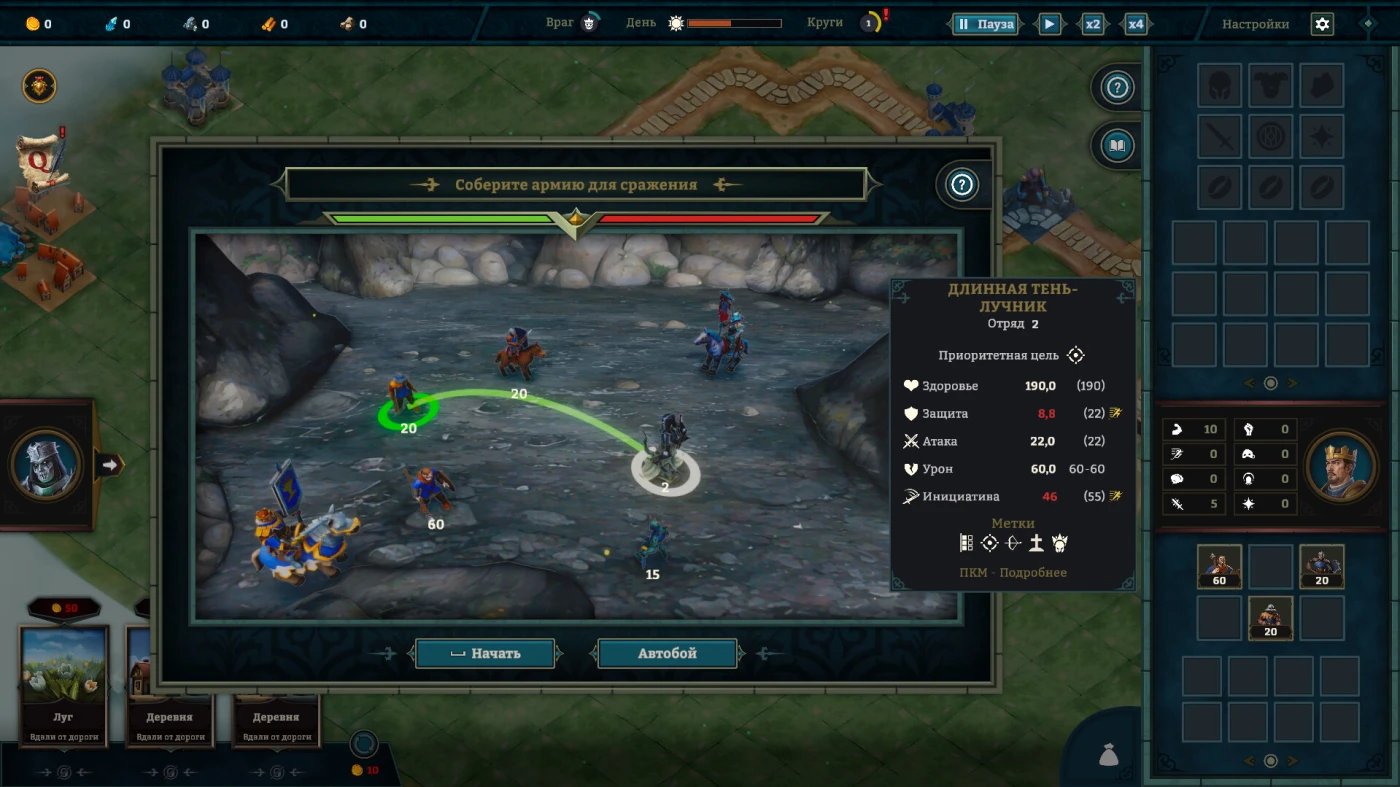This screenshot has width=1400, height=787.
Task: Click the Начать button to start battle
Action: 485,654
